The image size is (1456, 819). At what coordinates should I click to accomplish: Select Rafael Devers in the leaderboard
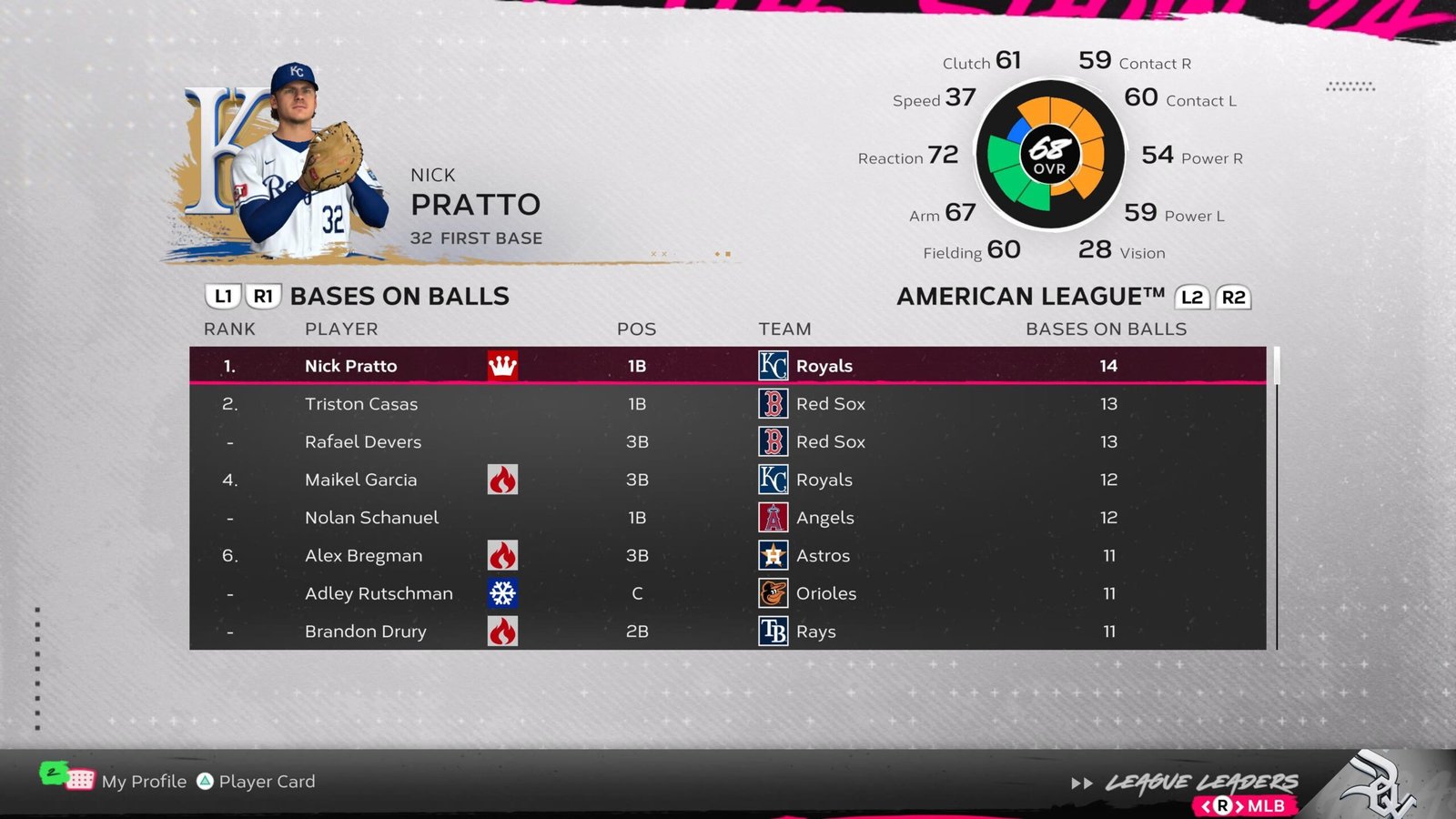[x=362, y=441]
